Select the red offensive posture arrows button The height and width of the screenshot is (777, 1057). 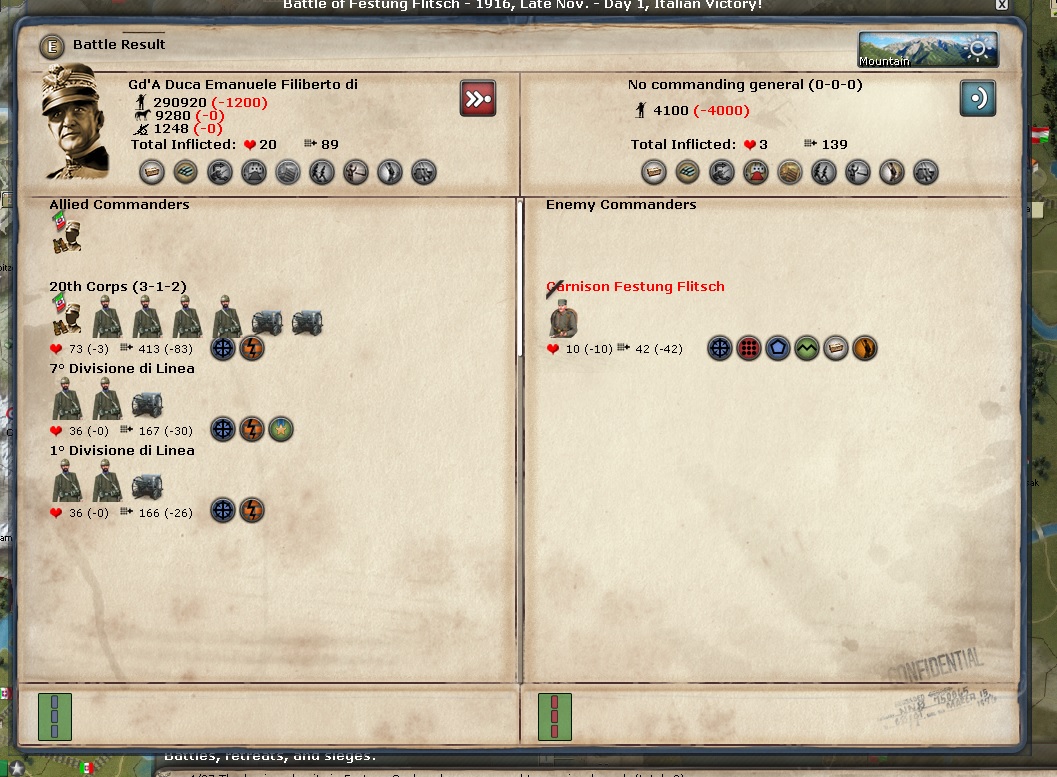point(478,99)
